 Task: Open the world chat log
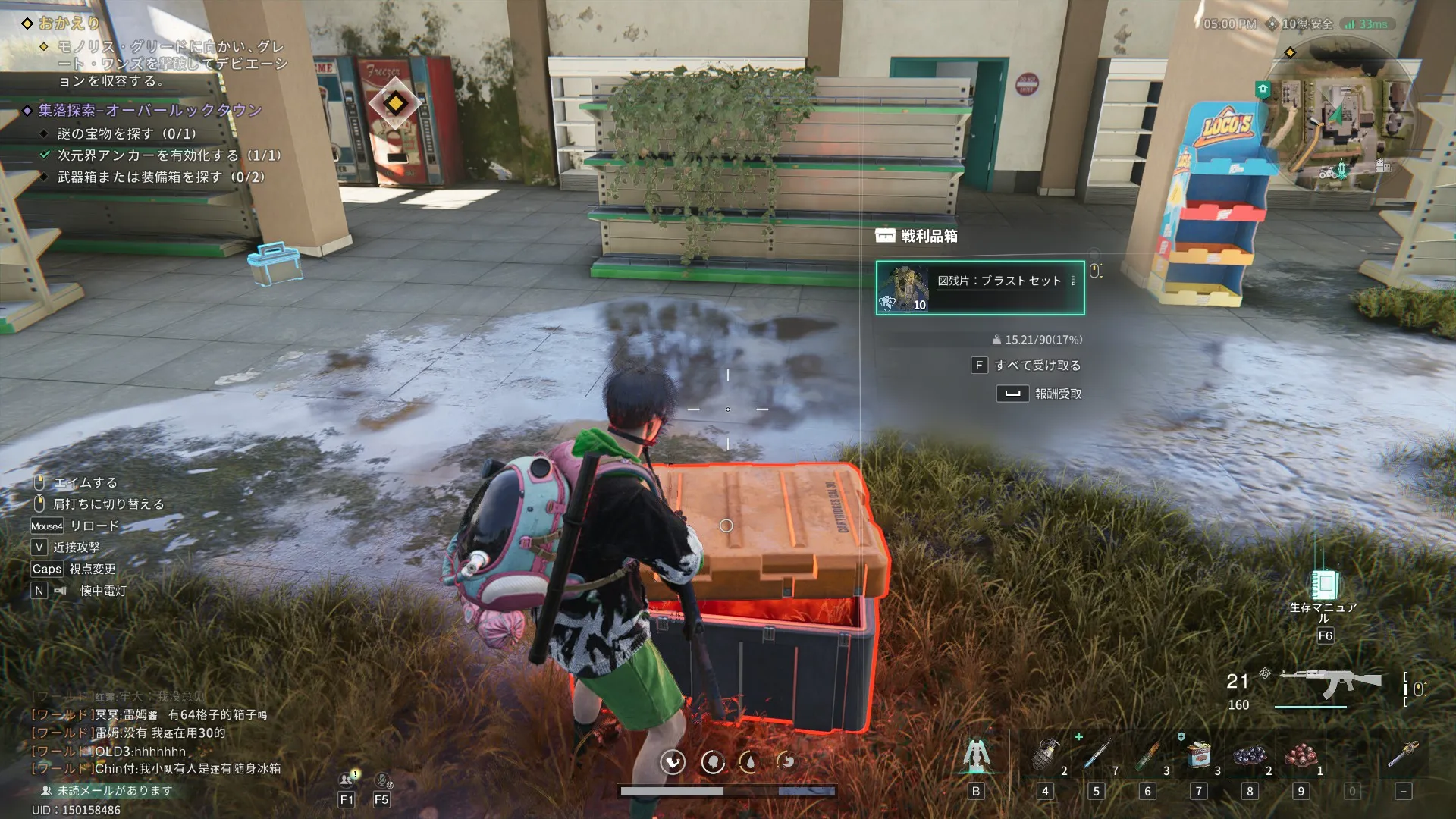(x=152, y=733)
